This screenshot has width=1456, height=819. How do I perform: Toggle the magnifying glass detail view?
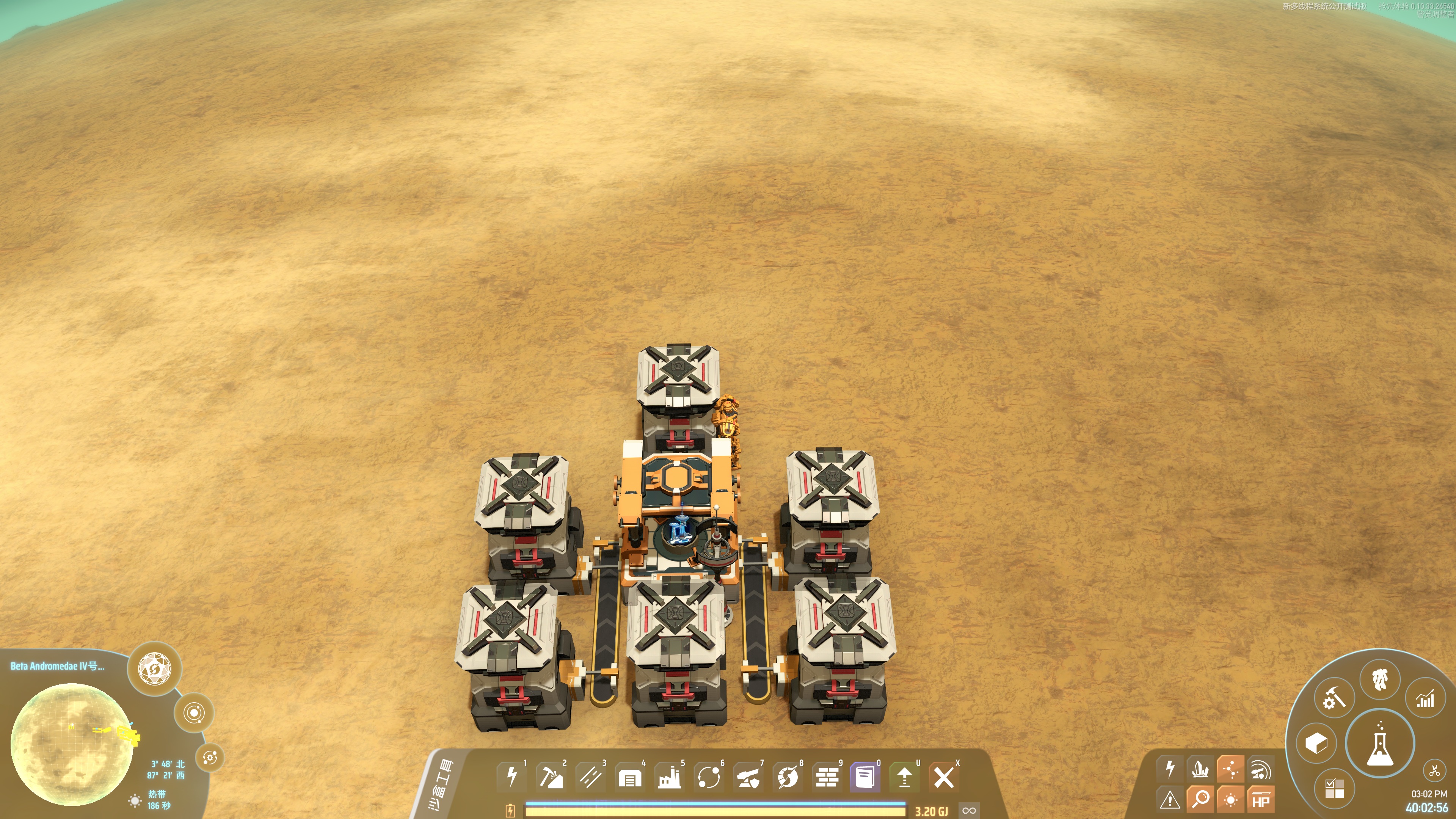pos(1200,800)
